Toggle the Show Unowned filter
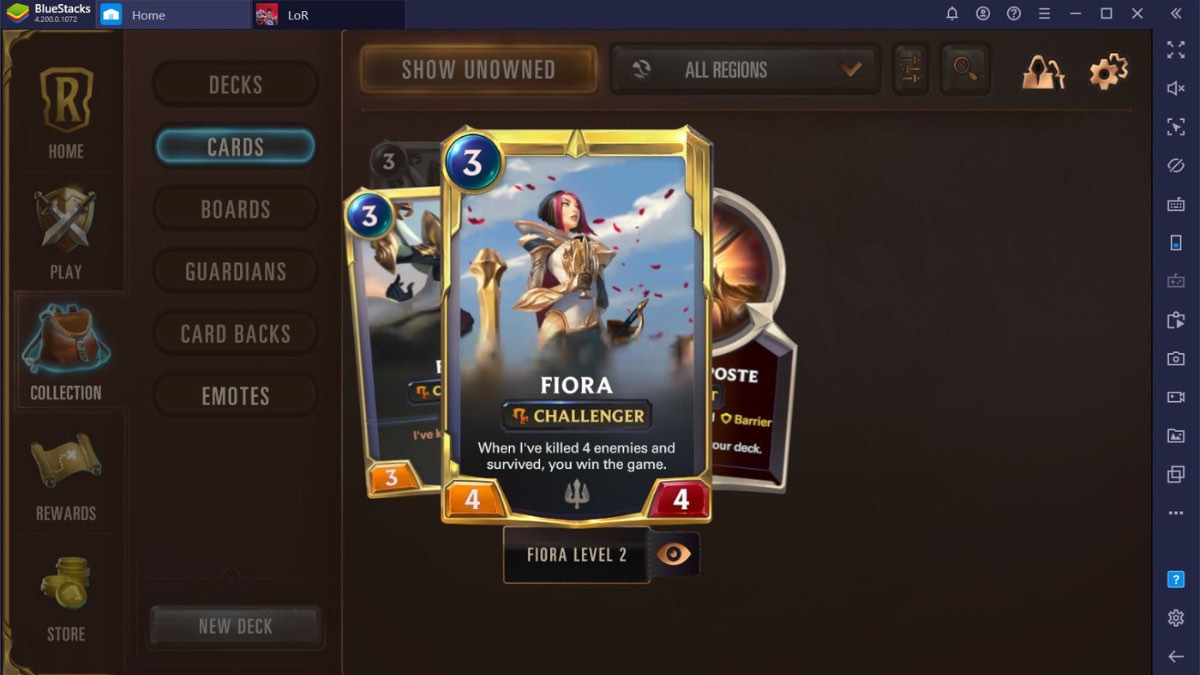The image size is (1200, 675). point(478,70)
